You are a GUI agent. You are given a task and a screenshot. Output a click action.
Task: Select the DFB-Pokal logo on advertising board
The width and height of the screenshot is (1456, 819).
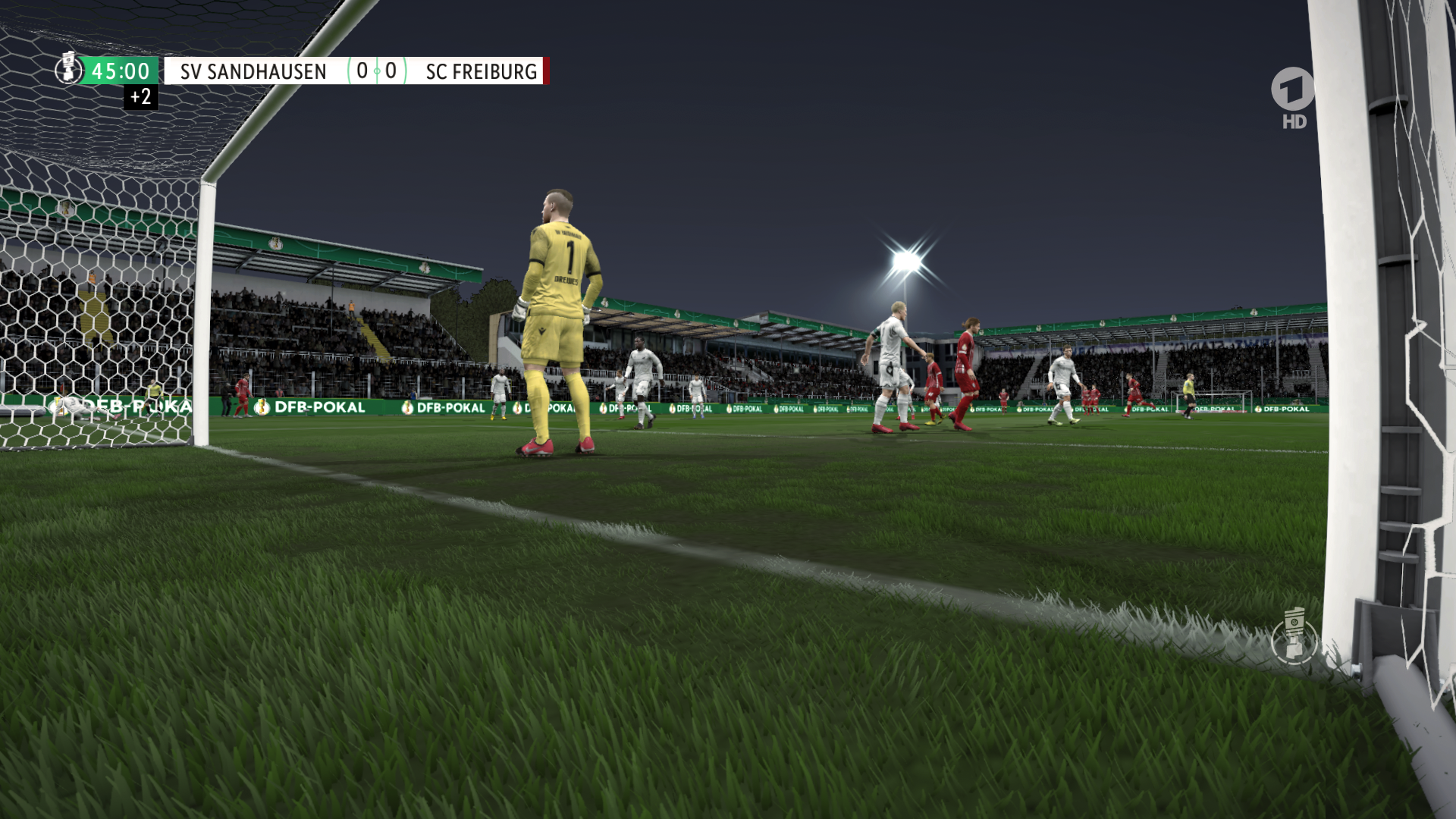311,407
